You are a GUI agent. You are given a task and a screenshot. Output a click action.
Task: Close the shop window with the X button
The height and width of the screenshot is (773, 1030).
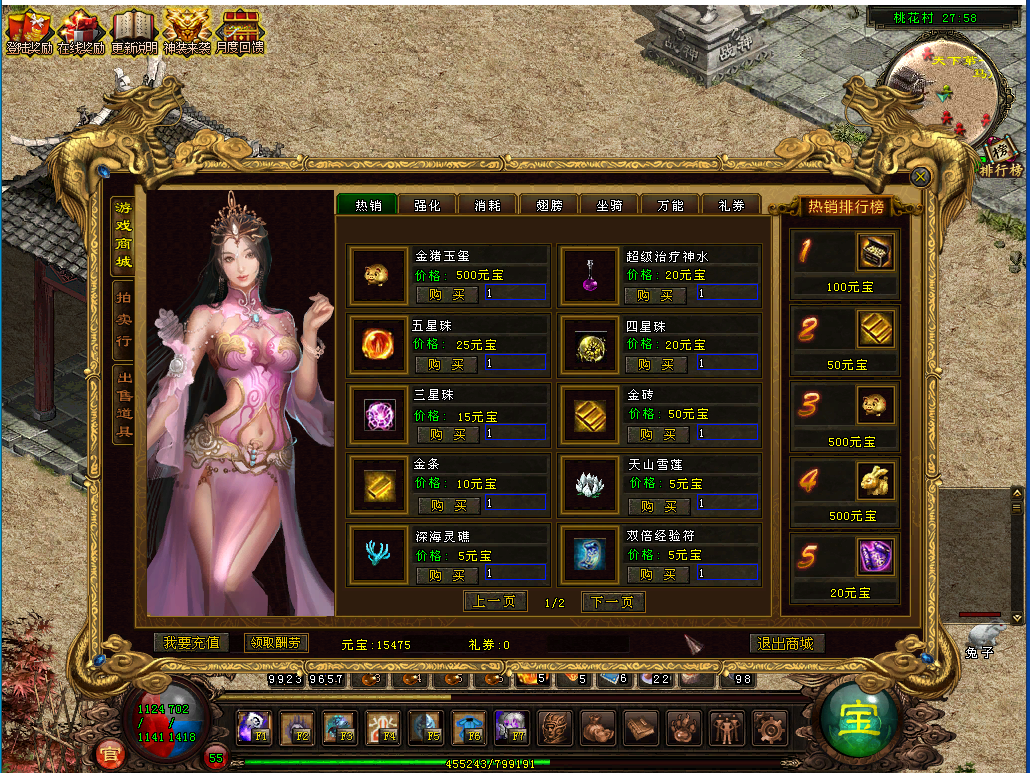[921, 177]
